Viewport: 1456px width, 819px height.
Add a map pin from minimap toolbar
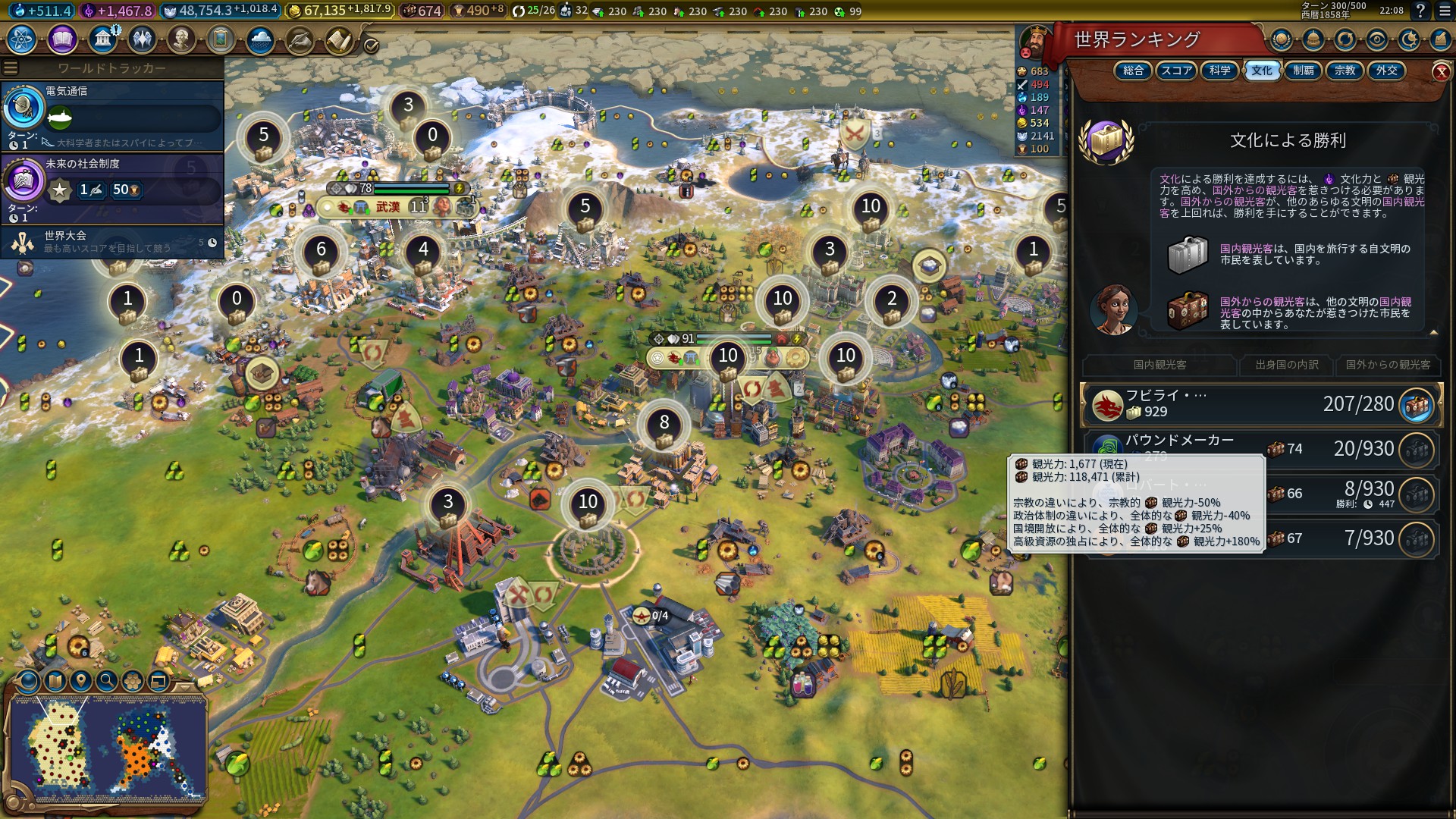point(80,681)
